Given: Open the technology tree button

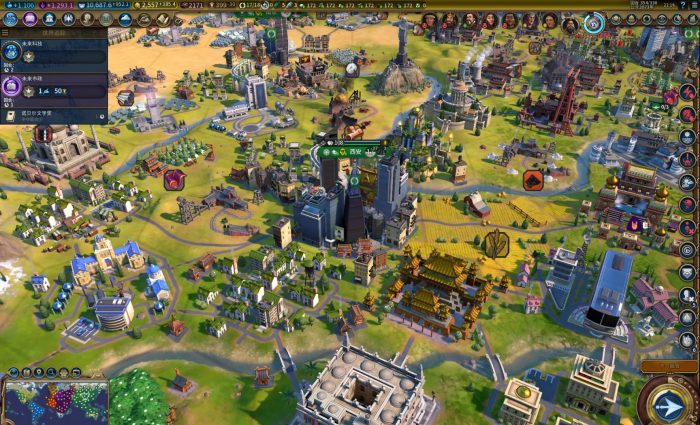Looking at the screenshot, I should point(11,18).
